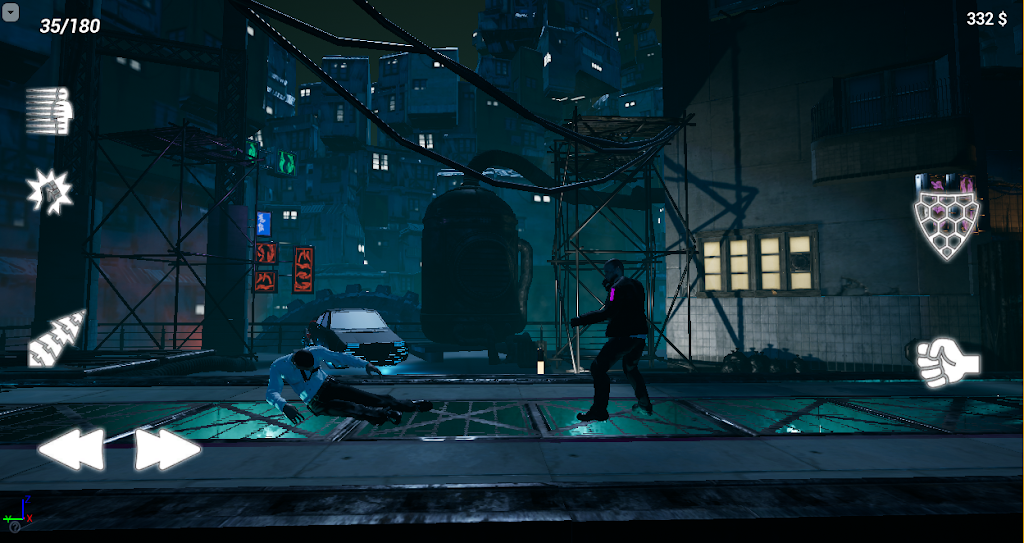This screenshot has width=1024, height=543.
Task: Move right with the double-arrow button
Action: click(167, 450)
